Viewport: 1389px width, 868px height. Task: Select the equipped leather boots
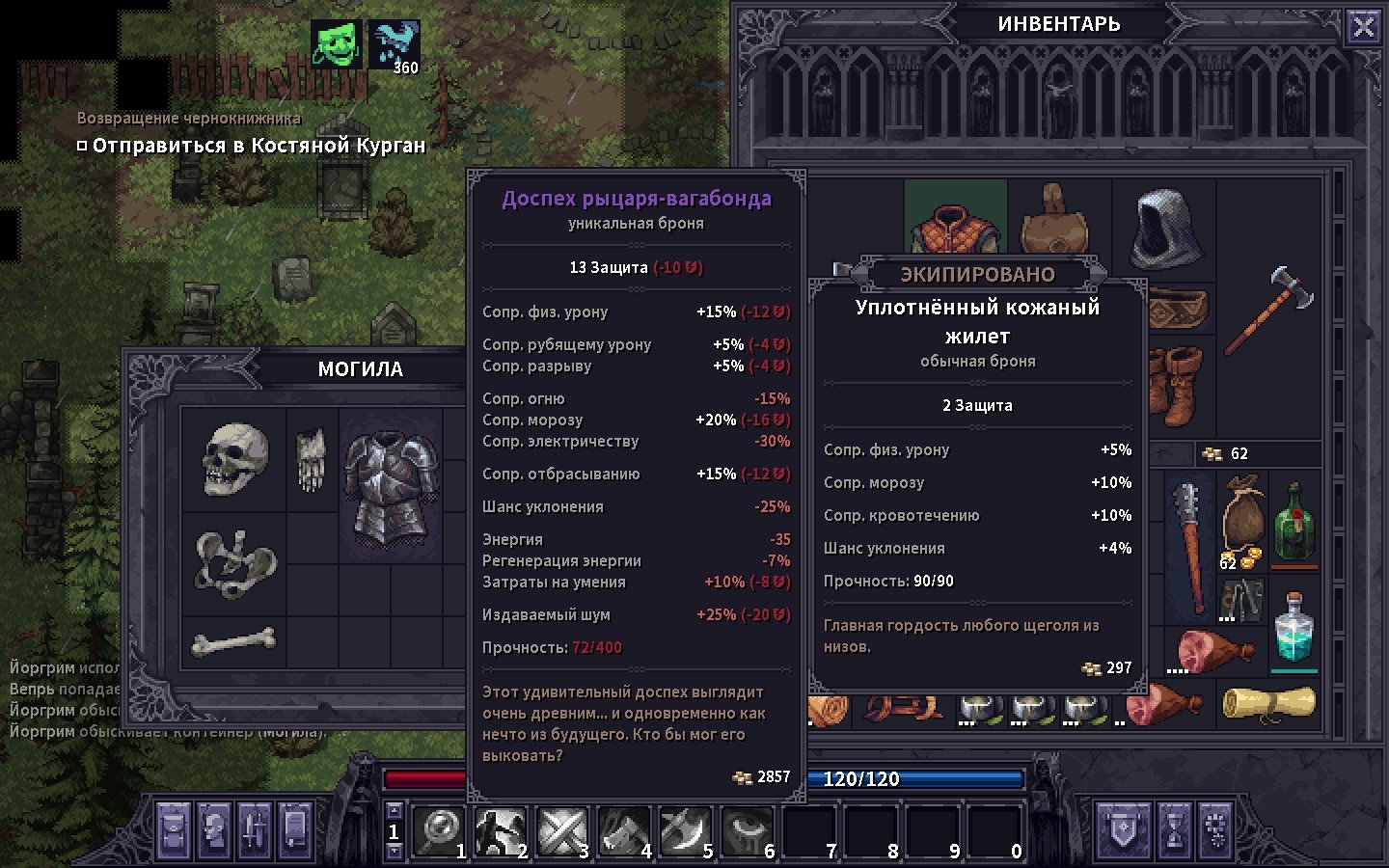1179,388
